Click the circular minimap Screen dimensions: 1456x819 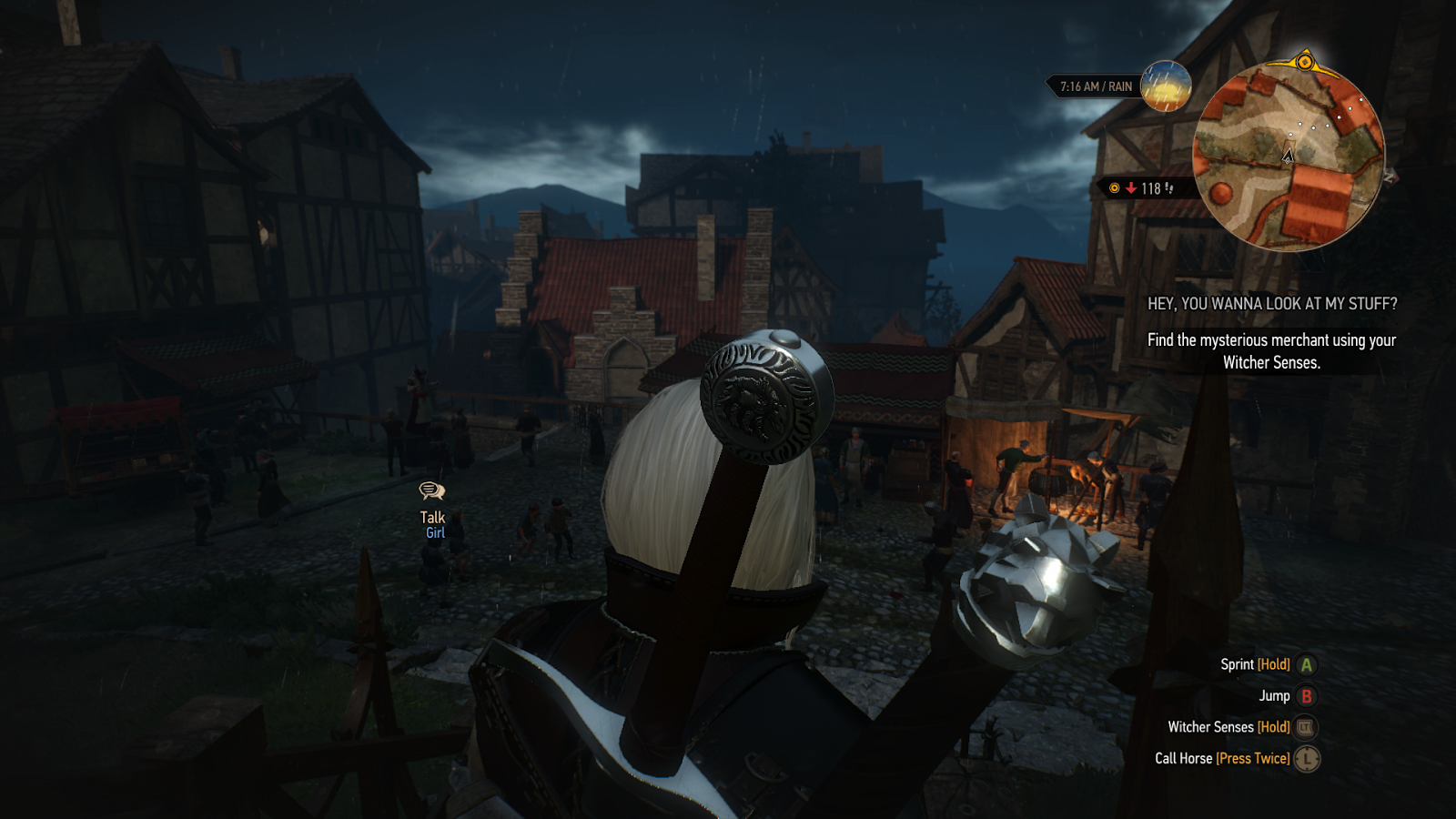[1289, 157]
